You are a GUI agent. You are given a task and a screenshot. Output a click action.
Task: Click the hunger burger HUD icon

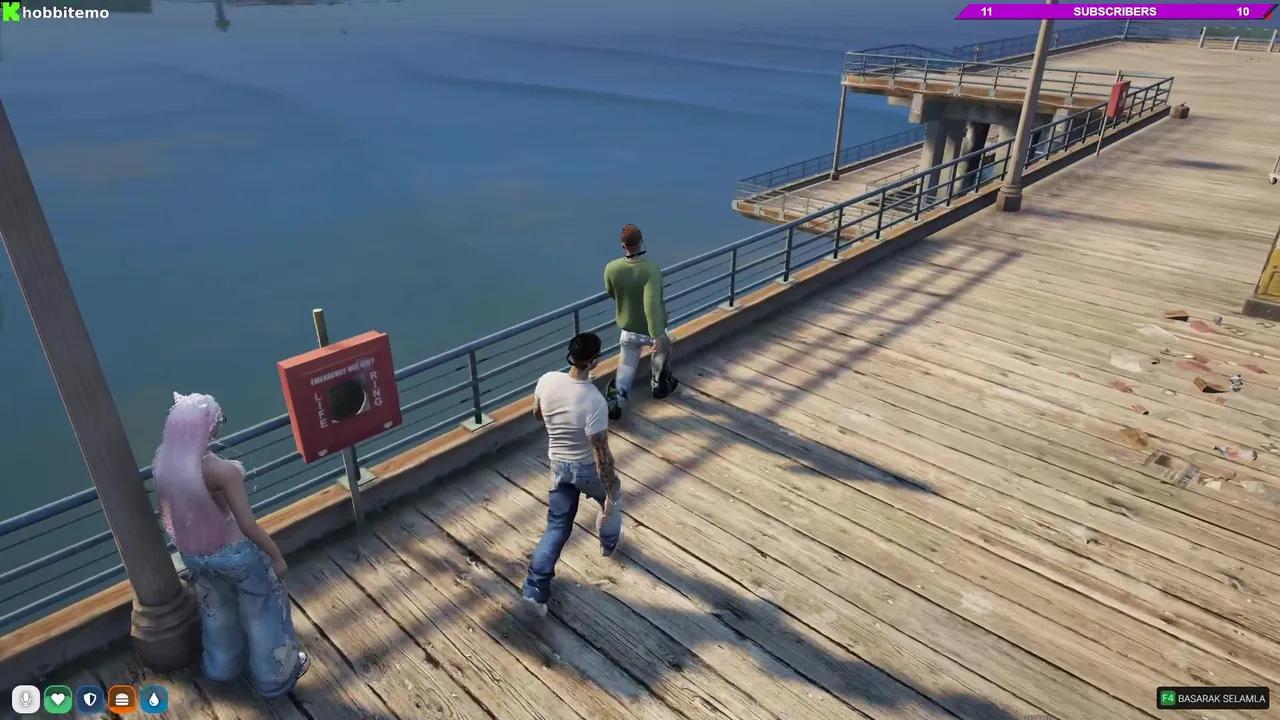[x=122, y=699]
